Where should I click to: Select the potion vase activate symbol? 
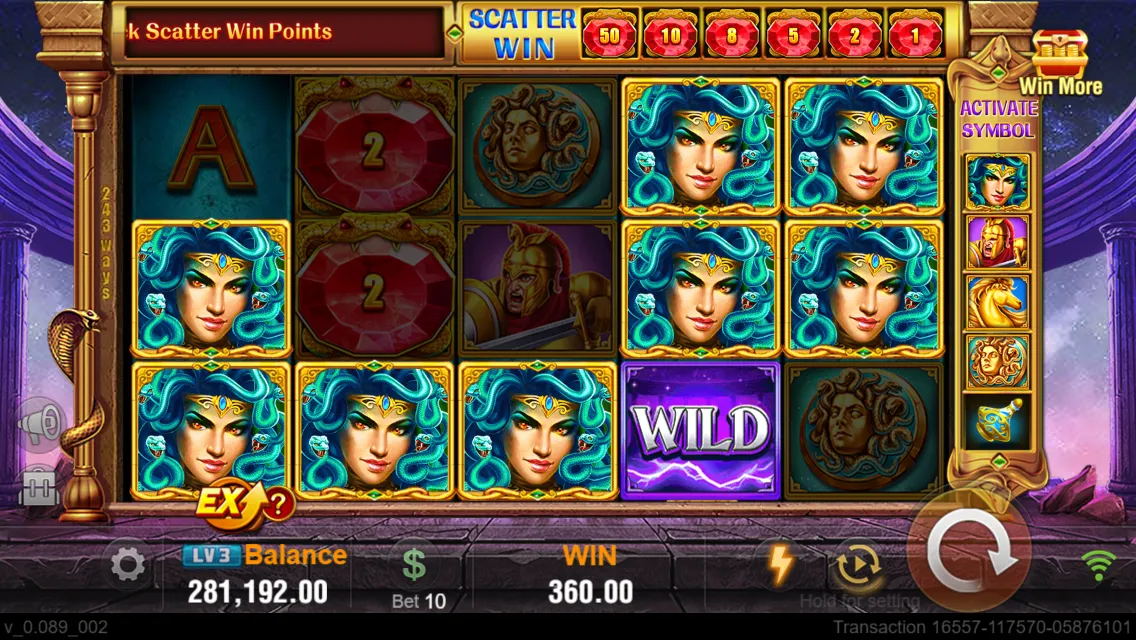pos(996,422)
